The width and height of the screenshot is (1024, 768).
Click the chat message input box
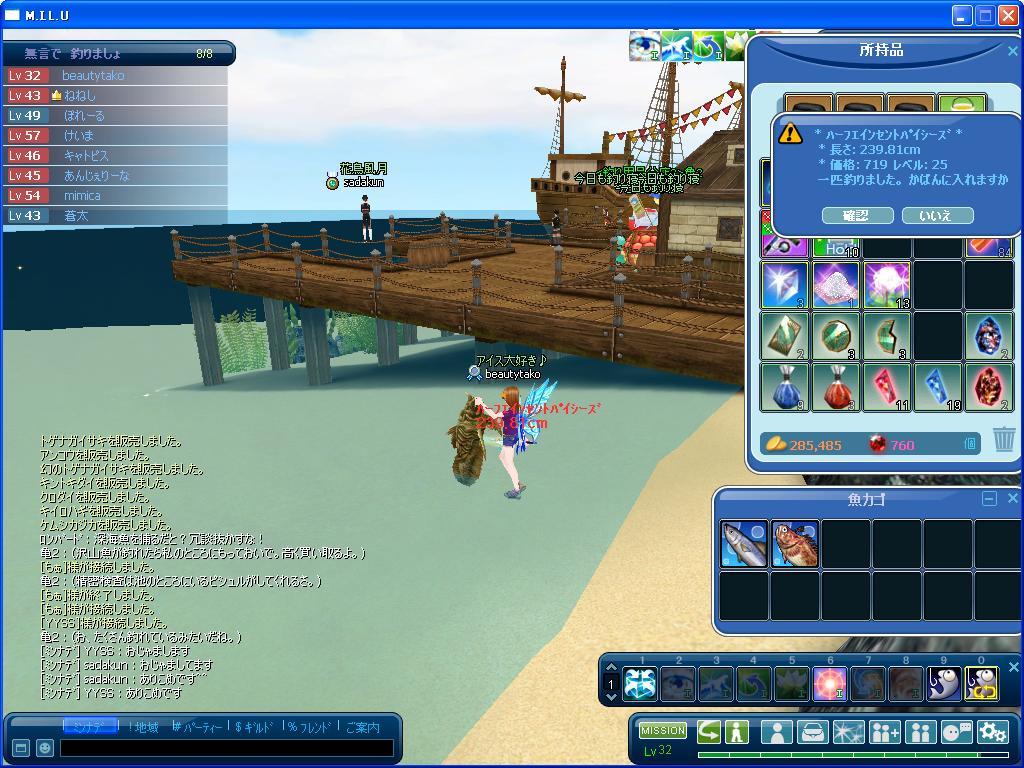click(x=228, y=747)
